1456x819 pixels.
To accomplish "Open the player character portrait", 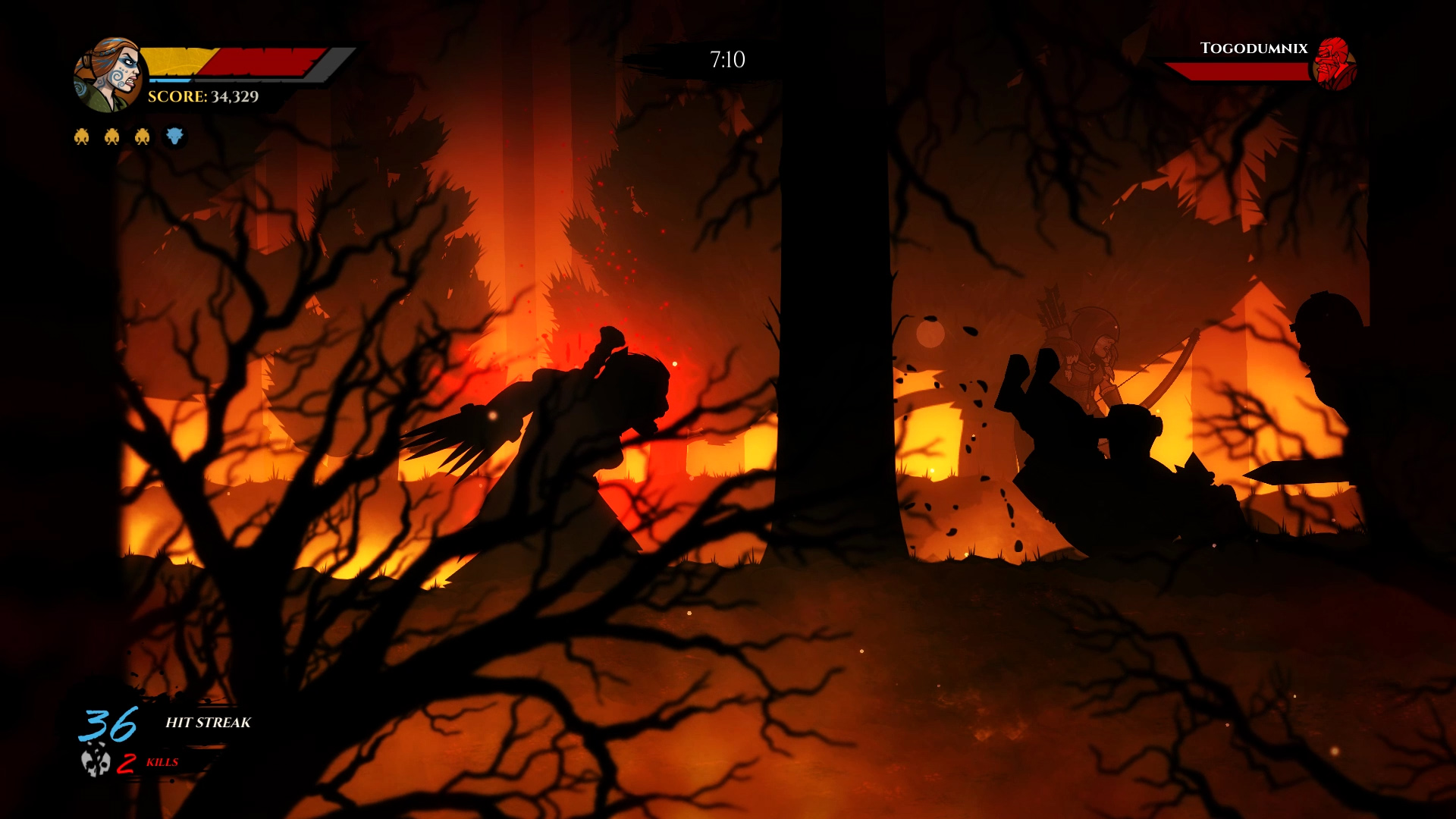I will click(x=108, y=68).
